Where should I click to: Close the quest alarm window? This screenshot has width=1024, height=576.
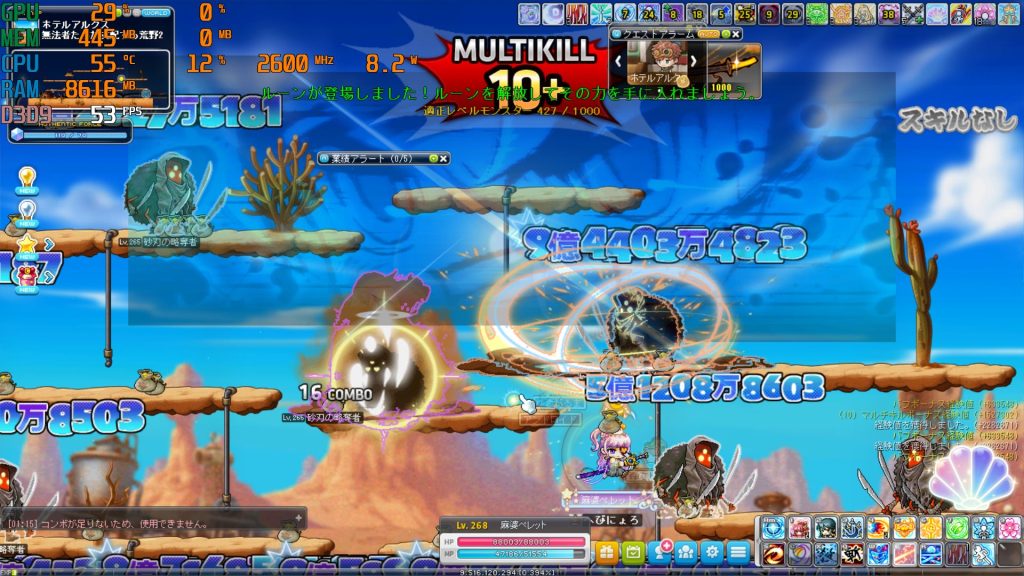737,33
